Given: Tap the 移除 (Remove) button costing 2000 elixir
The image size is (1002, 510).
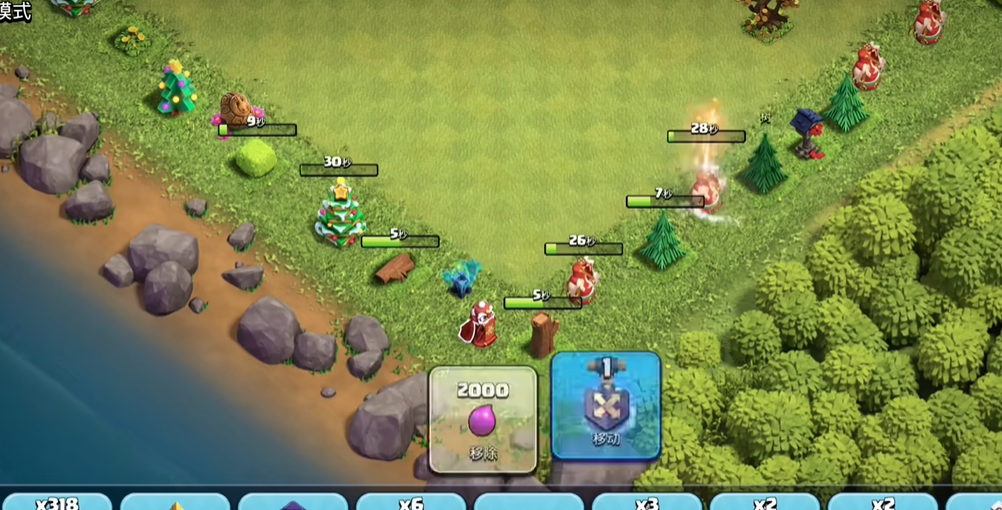Looking at the screenshot, I should click(483, 419).
